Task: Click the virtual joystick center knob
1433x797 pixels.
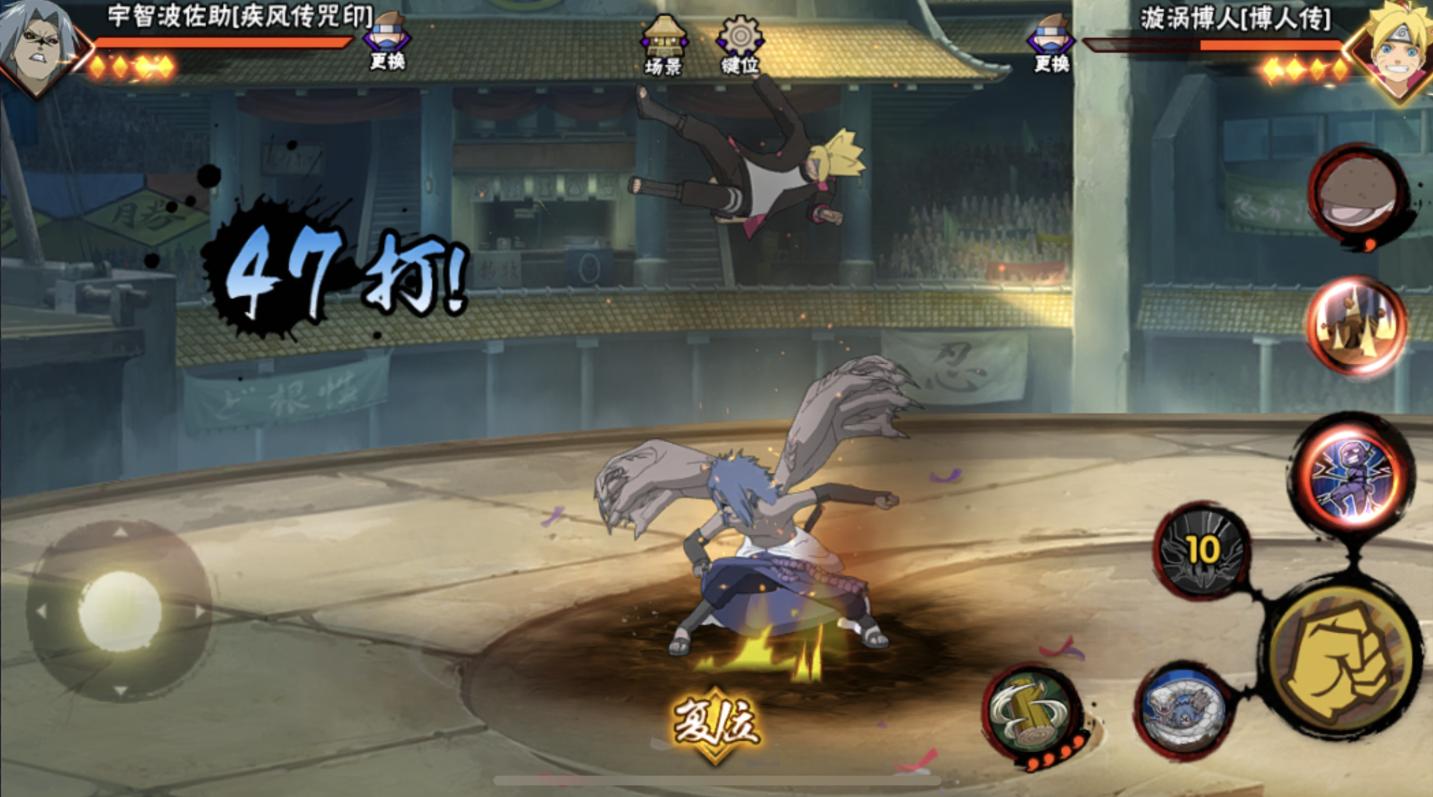Action: (x=120, y=611)
